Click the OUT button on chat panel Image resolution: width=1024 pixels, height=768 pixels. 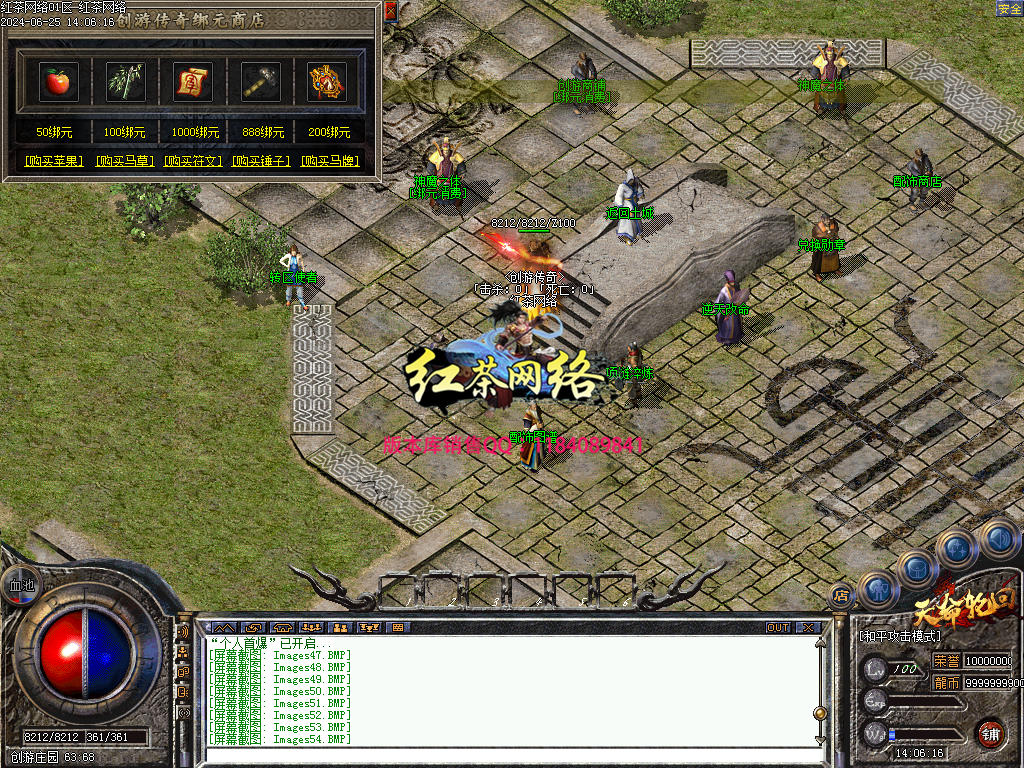(778, 627)
